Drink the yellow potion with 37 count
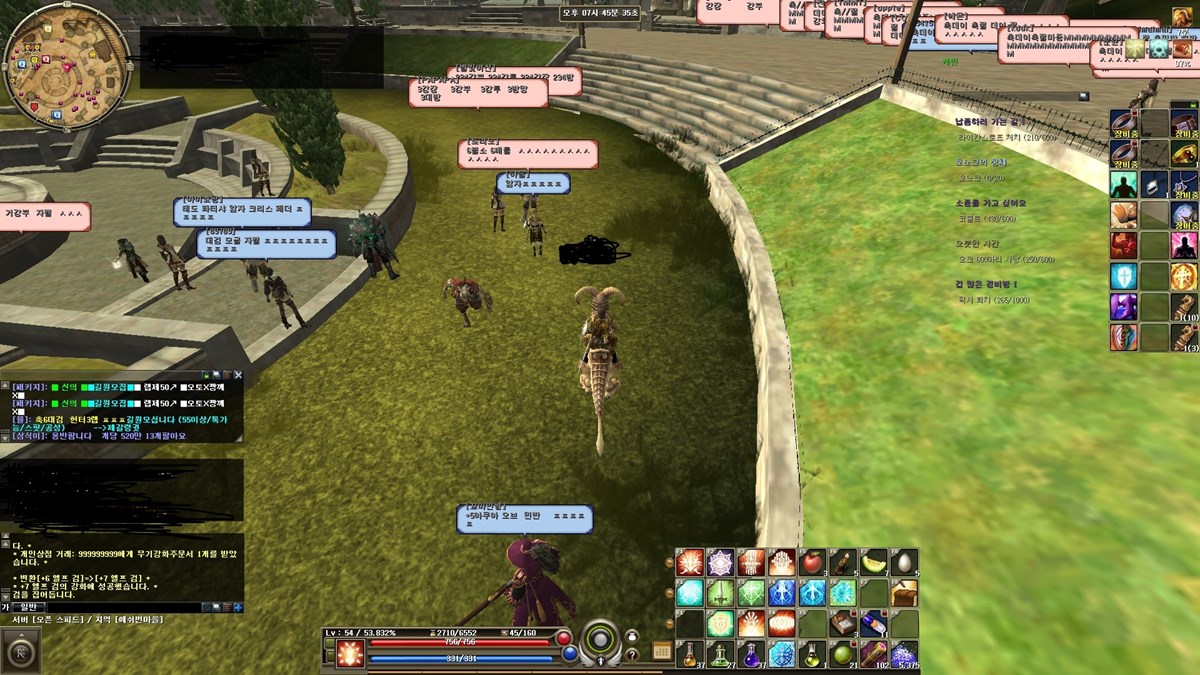This screenshot has width=1200, height=675. pyautogui.click(x=689, y=655)
